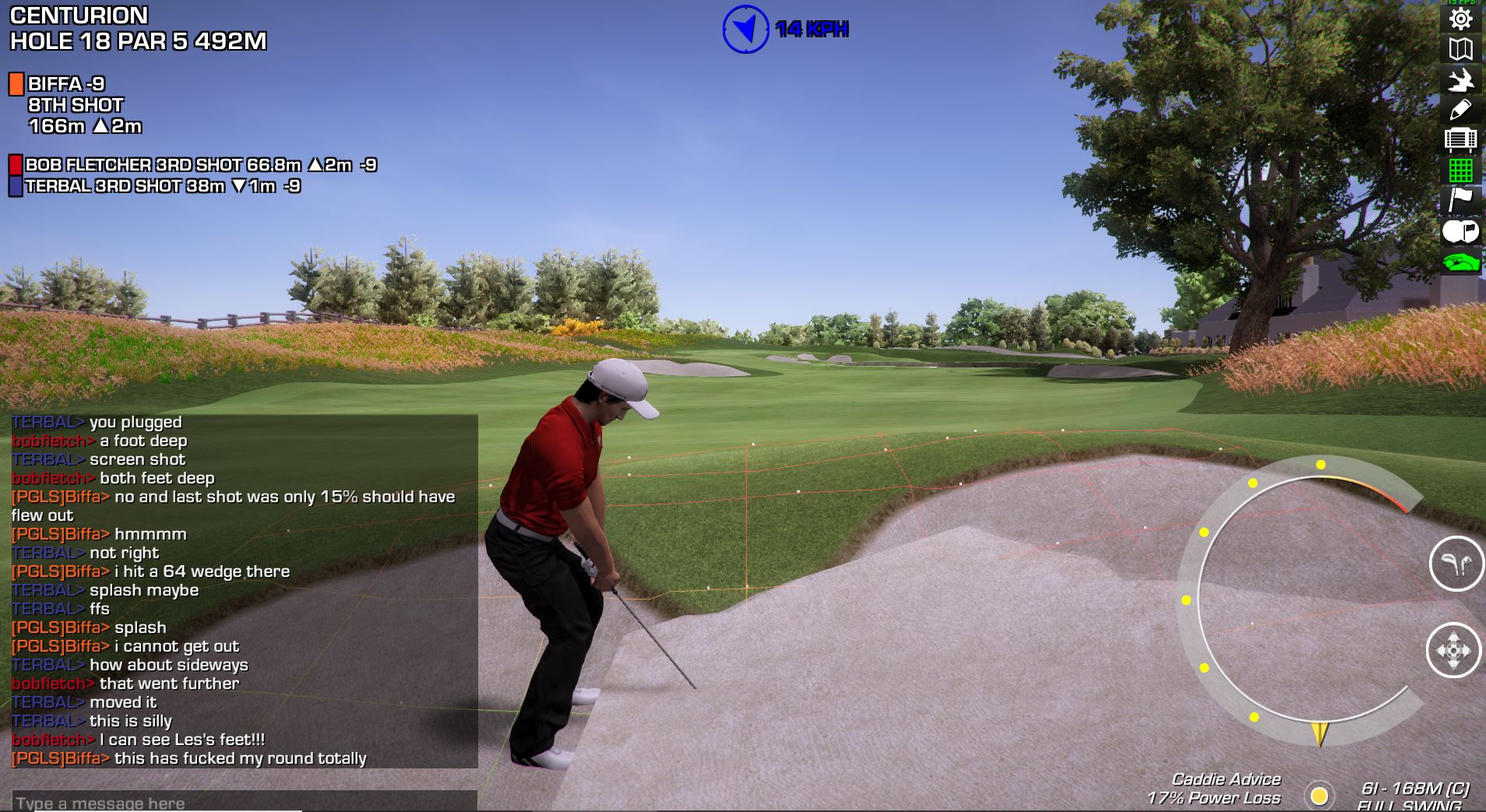Open the golf club selection button
The image size is (1486, 812).
tap(1456, 564)
